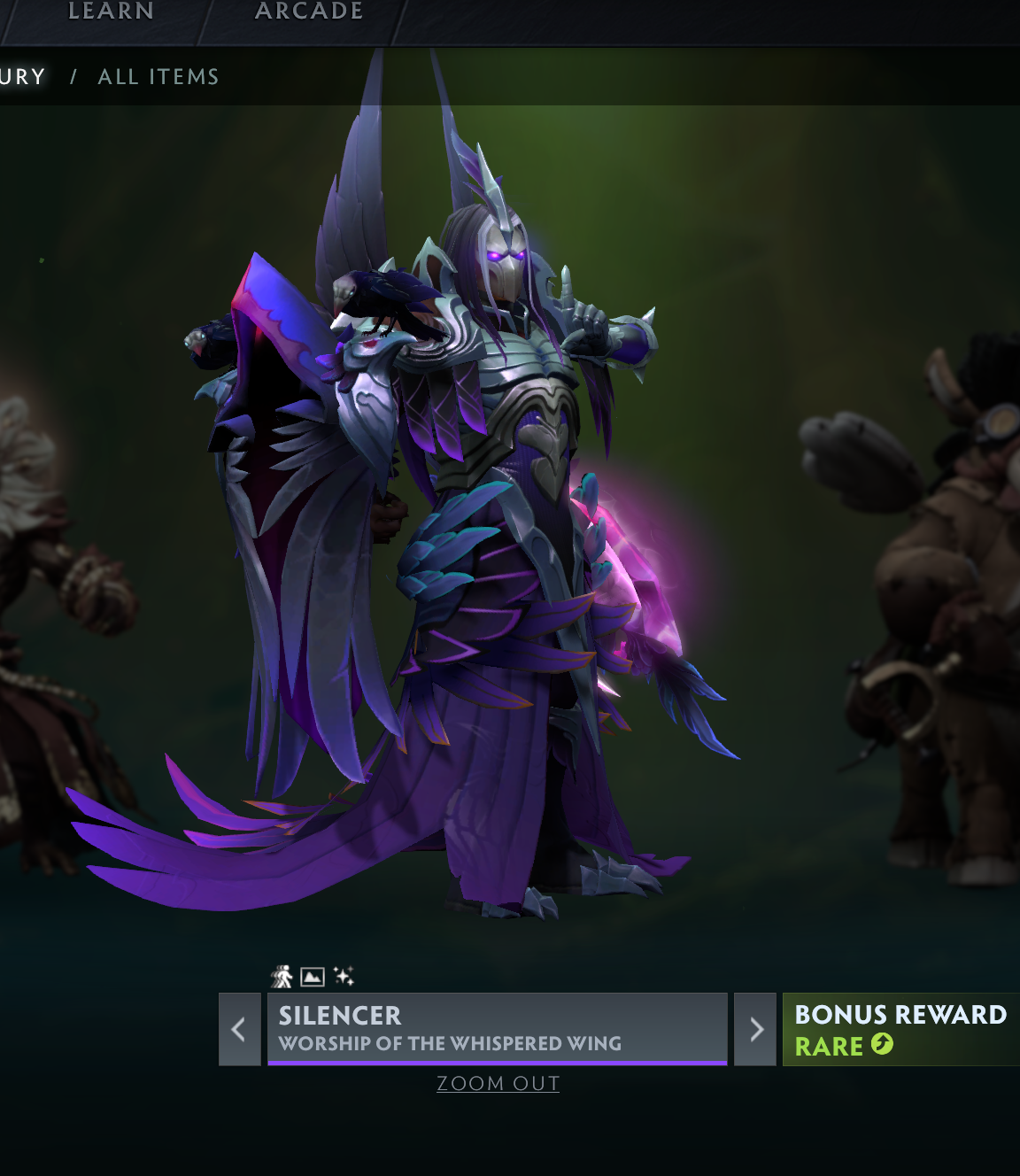Show the next item with right arrow
This screenshot has height=1176, width=1020.
point(756,1029)
